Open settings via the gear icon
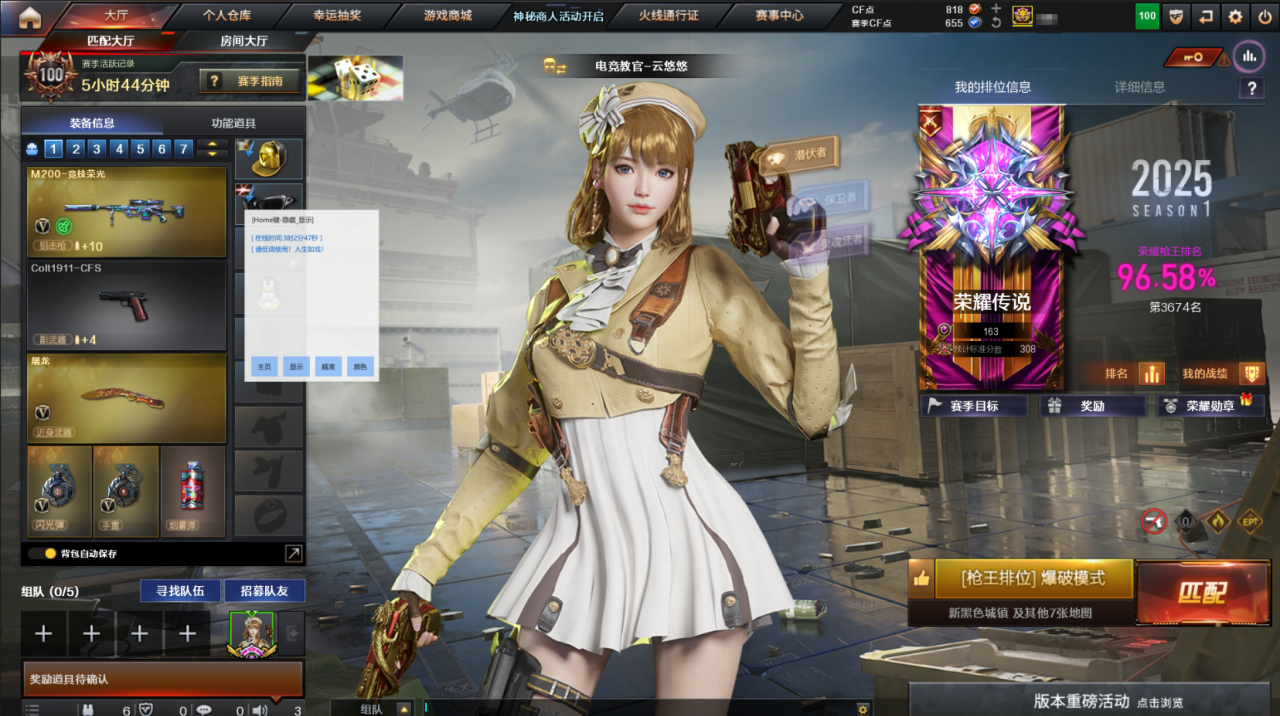1280x716 pixels. pos(1235,16)
